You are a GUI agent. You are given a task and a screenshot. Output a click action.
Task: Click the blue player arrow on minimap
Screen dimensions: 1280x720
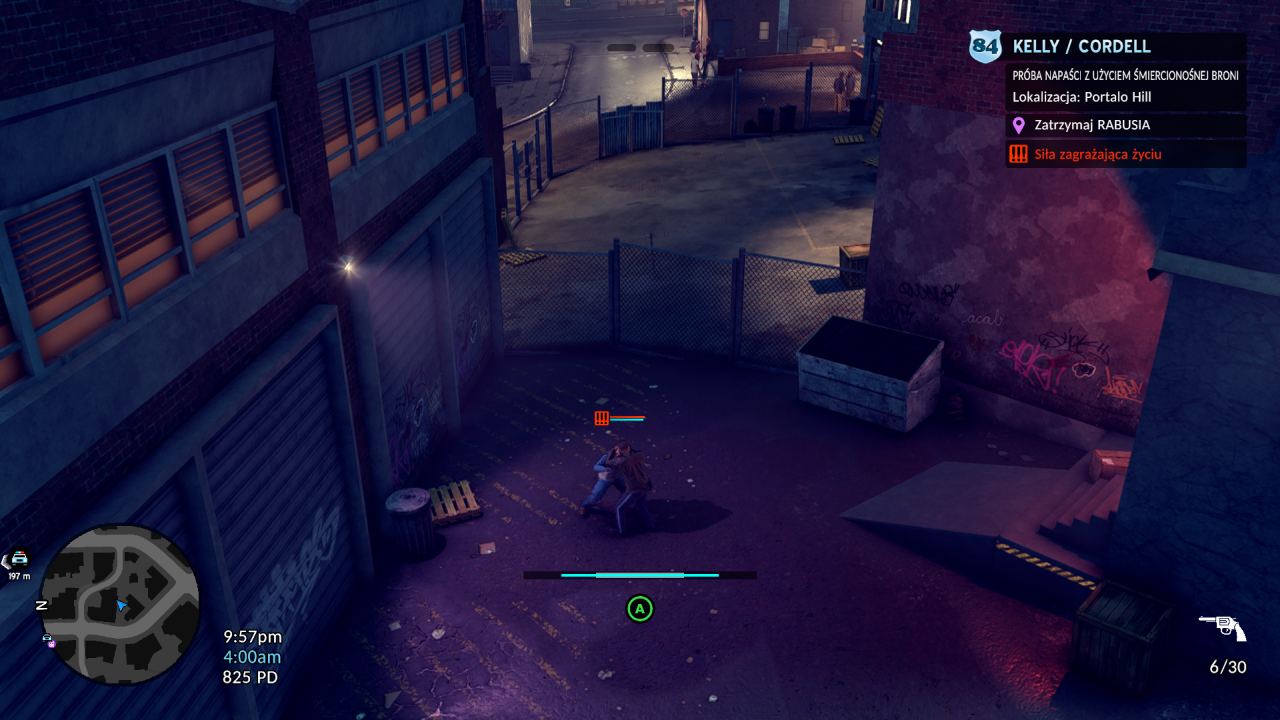click(121, 605)
